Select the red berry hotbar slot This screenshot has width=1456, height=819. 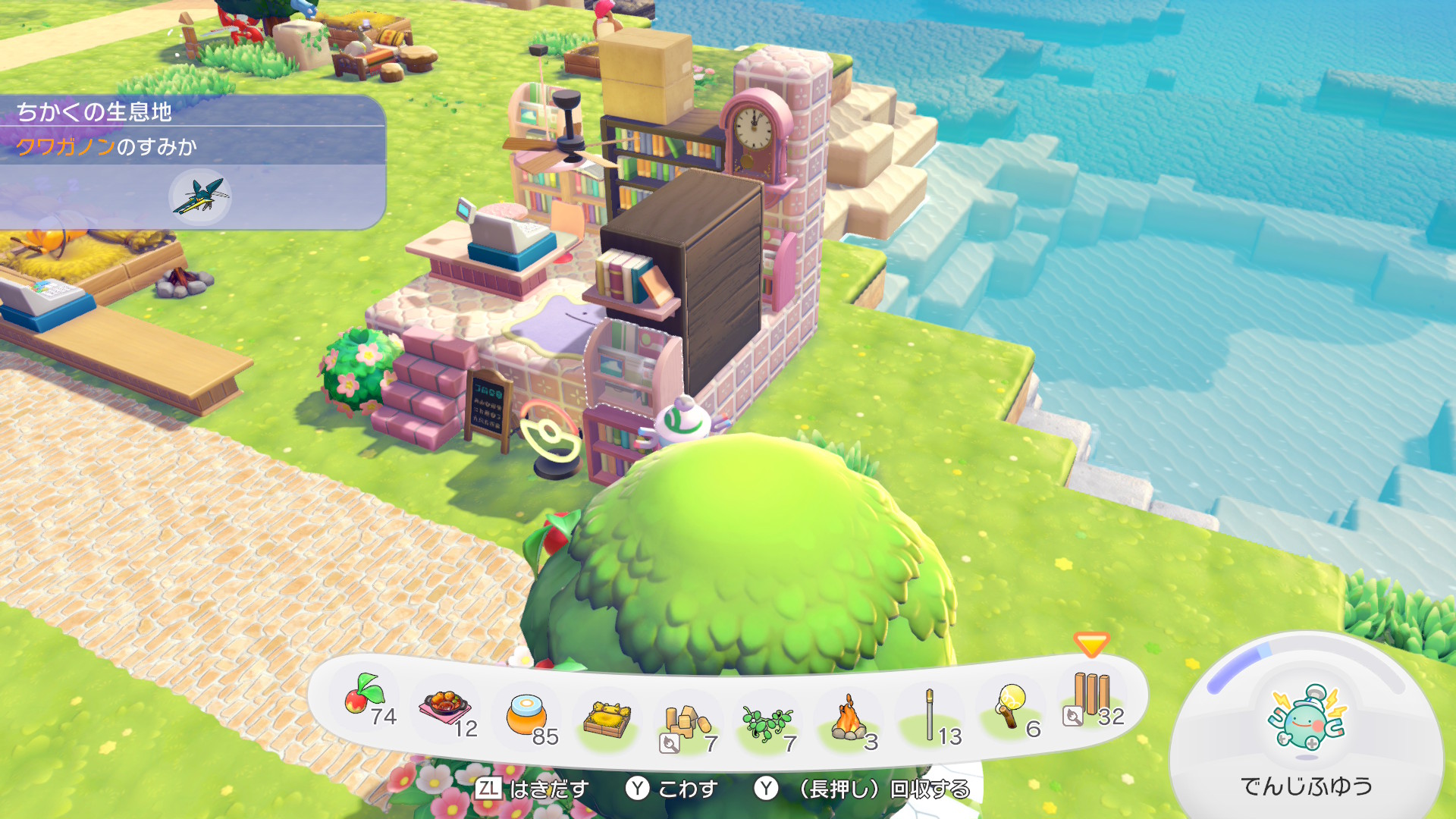(366, 696)
